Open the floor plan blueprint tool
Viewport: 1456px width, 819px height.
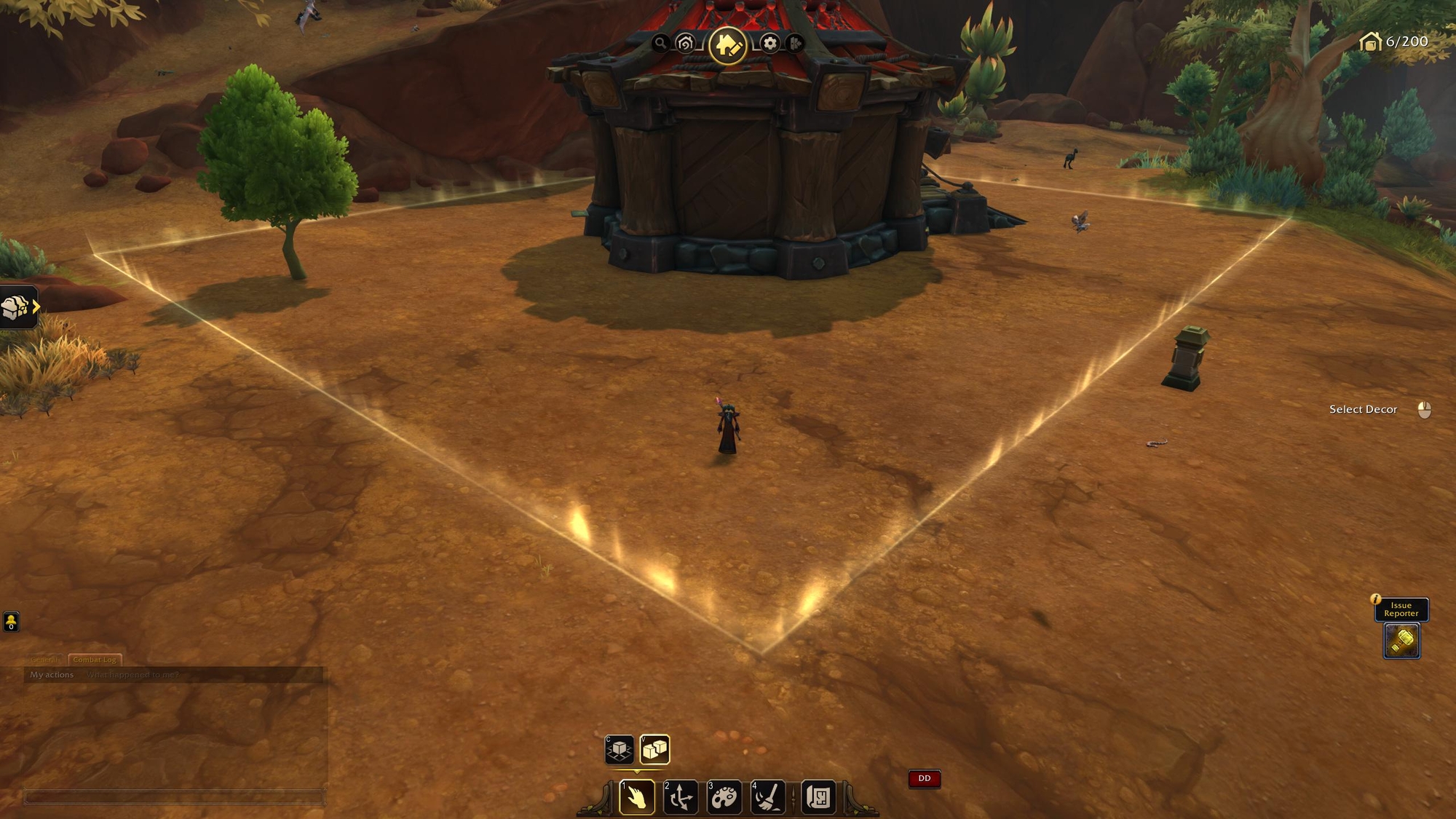coord(819,797)
